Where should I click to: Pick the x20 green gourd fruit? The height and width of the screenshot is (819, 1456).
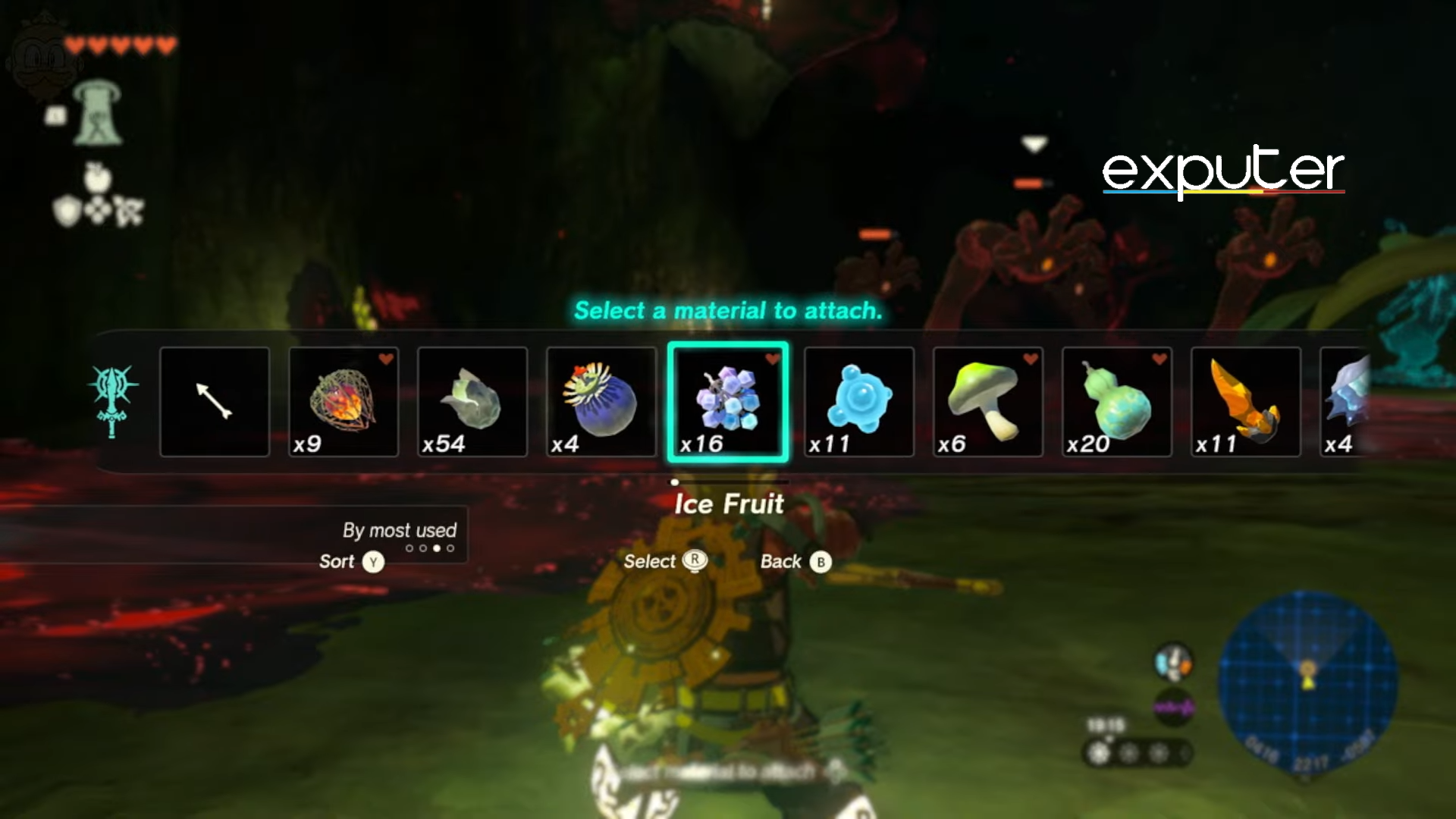click(1117, 402)
